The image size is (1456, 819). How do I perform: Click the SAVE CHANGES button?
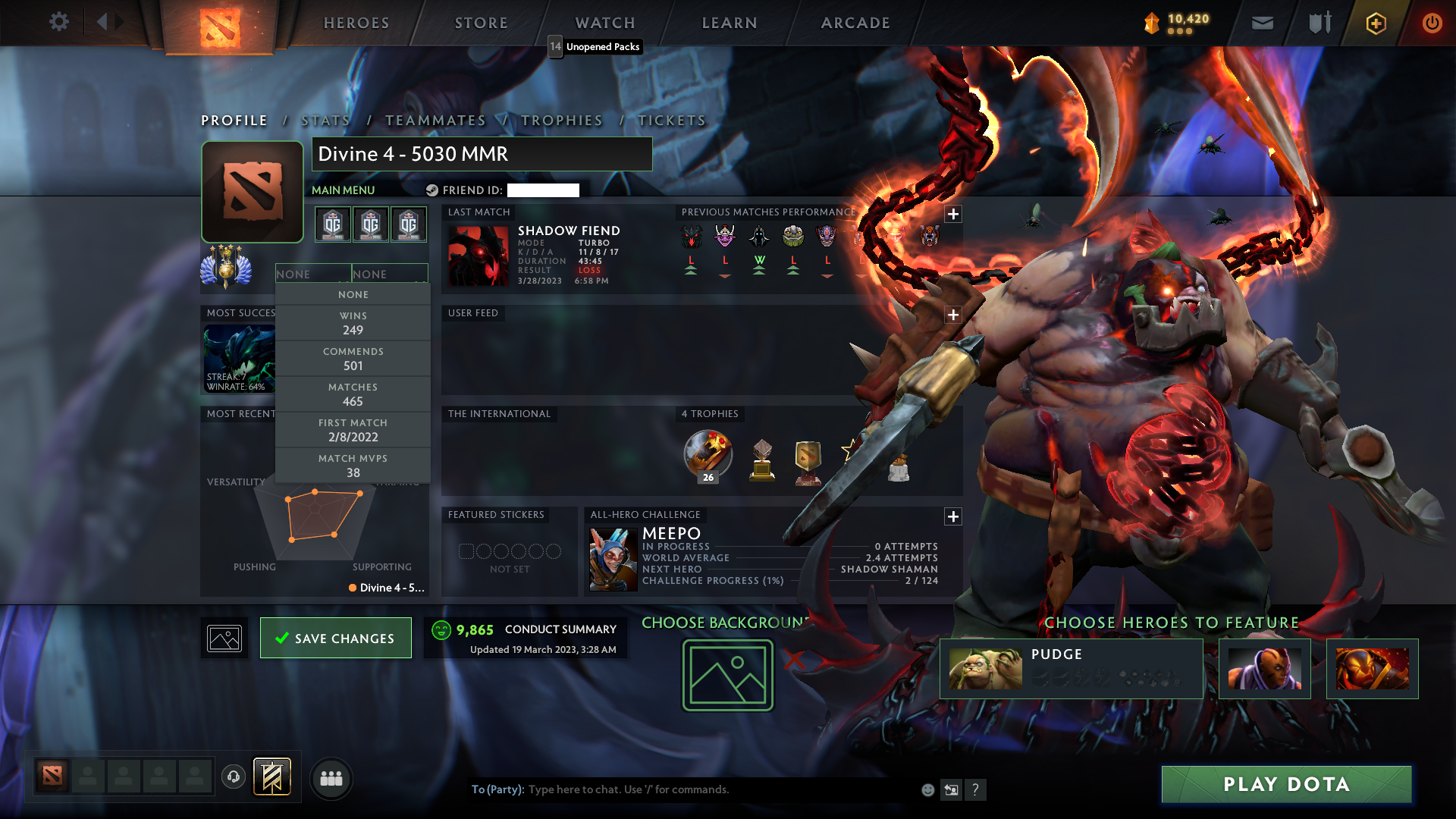[x=335, y=638]
